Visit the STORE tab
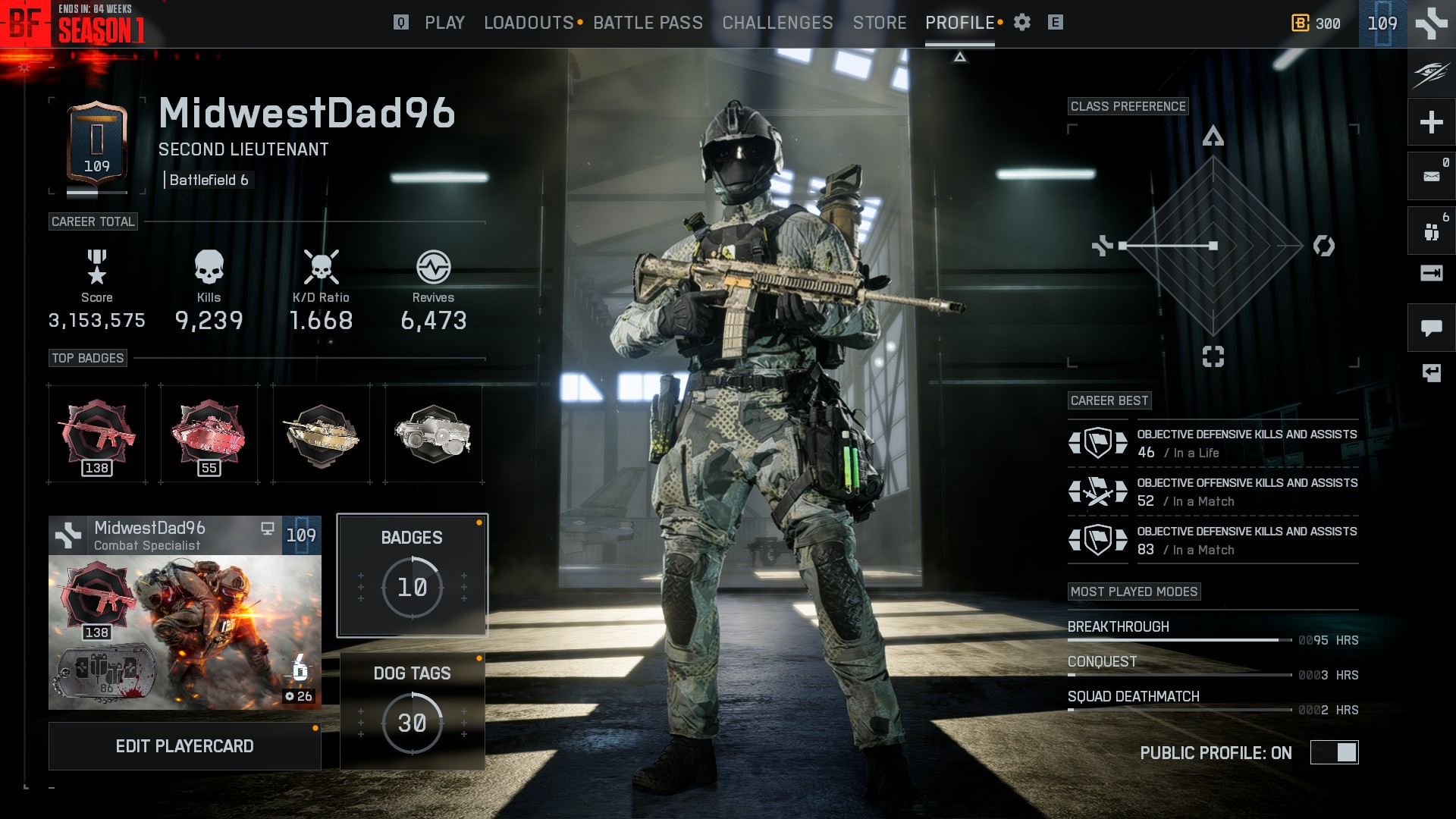 coord(880,23)
